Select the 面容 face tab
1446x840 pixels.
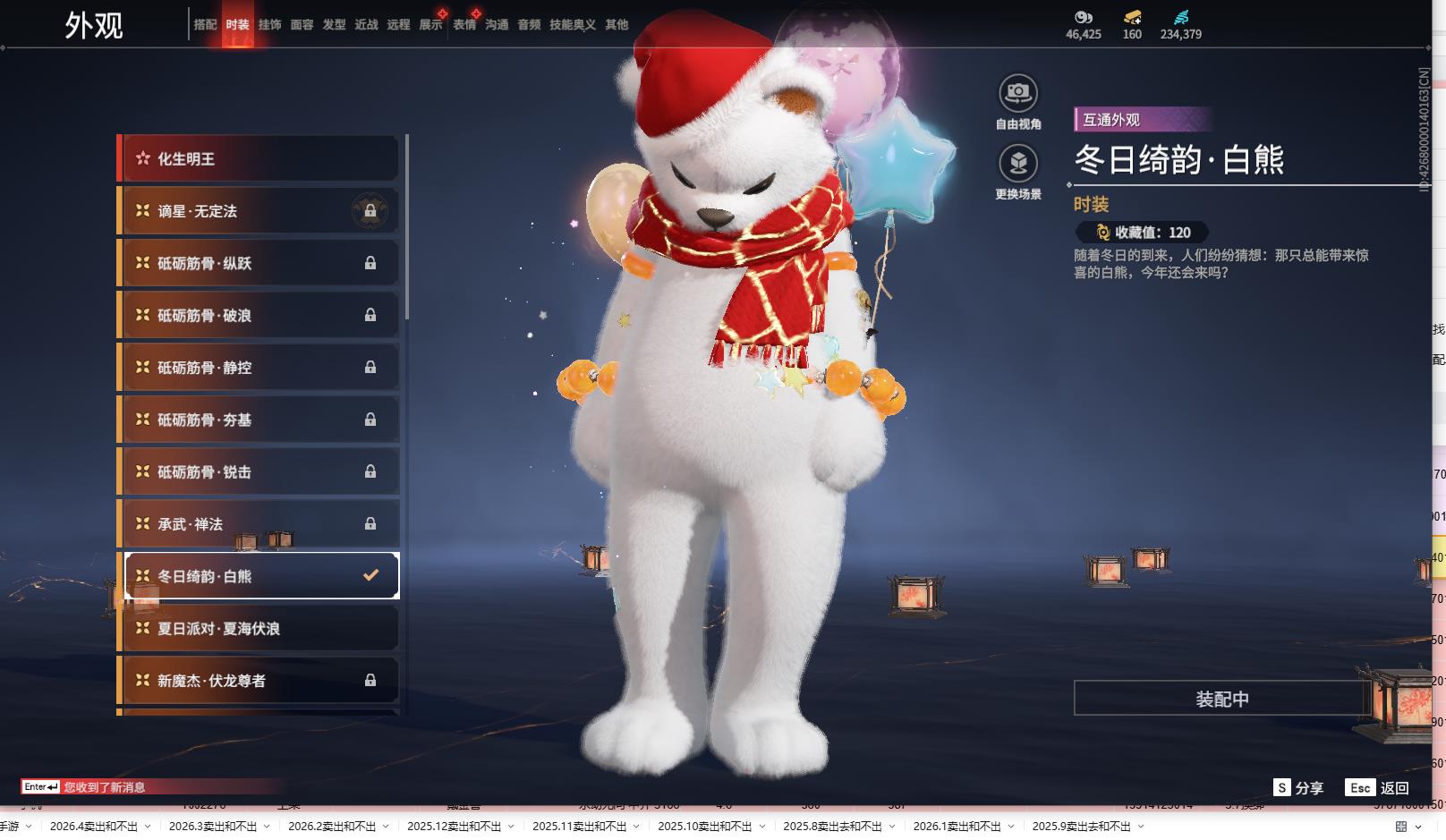tap(302, 25)
